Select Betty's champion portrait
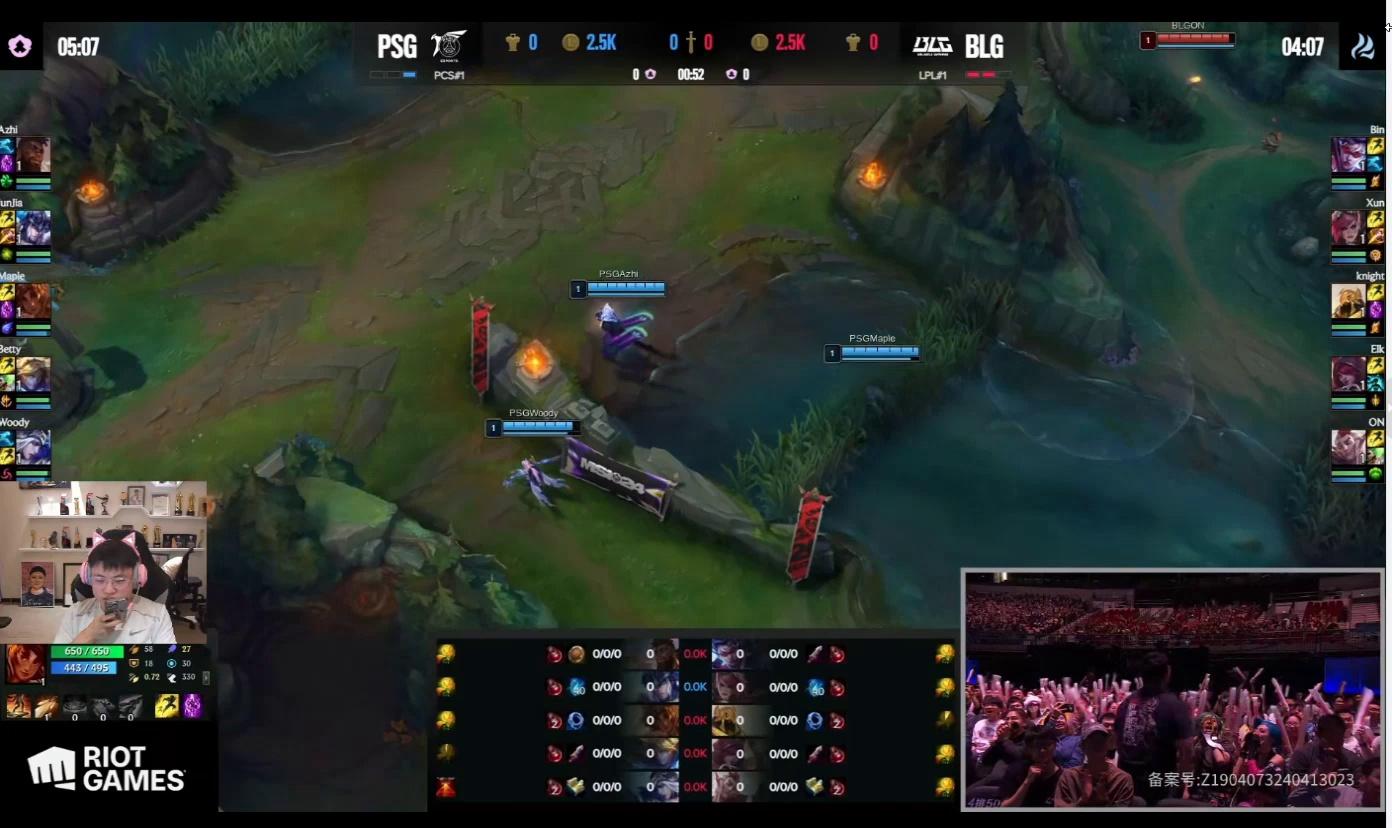1392x828 pixels. 33,374
